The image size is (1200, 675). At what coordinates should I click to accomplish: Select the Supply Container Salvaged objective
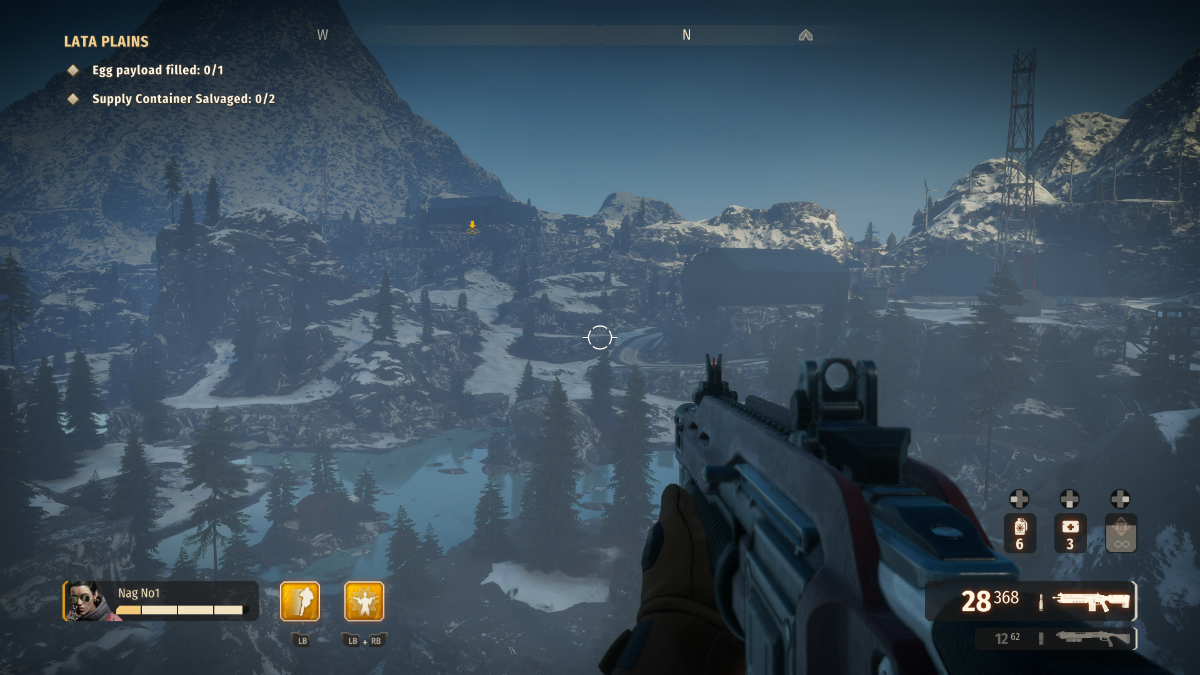tap(183, 99)
